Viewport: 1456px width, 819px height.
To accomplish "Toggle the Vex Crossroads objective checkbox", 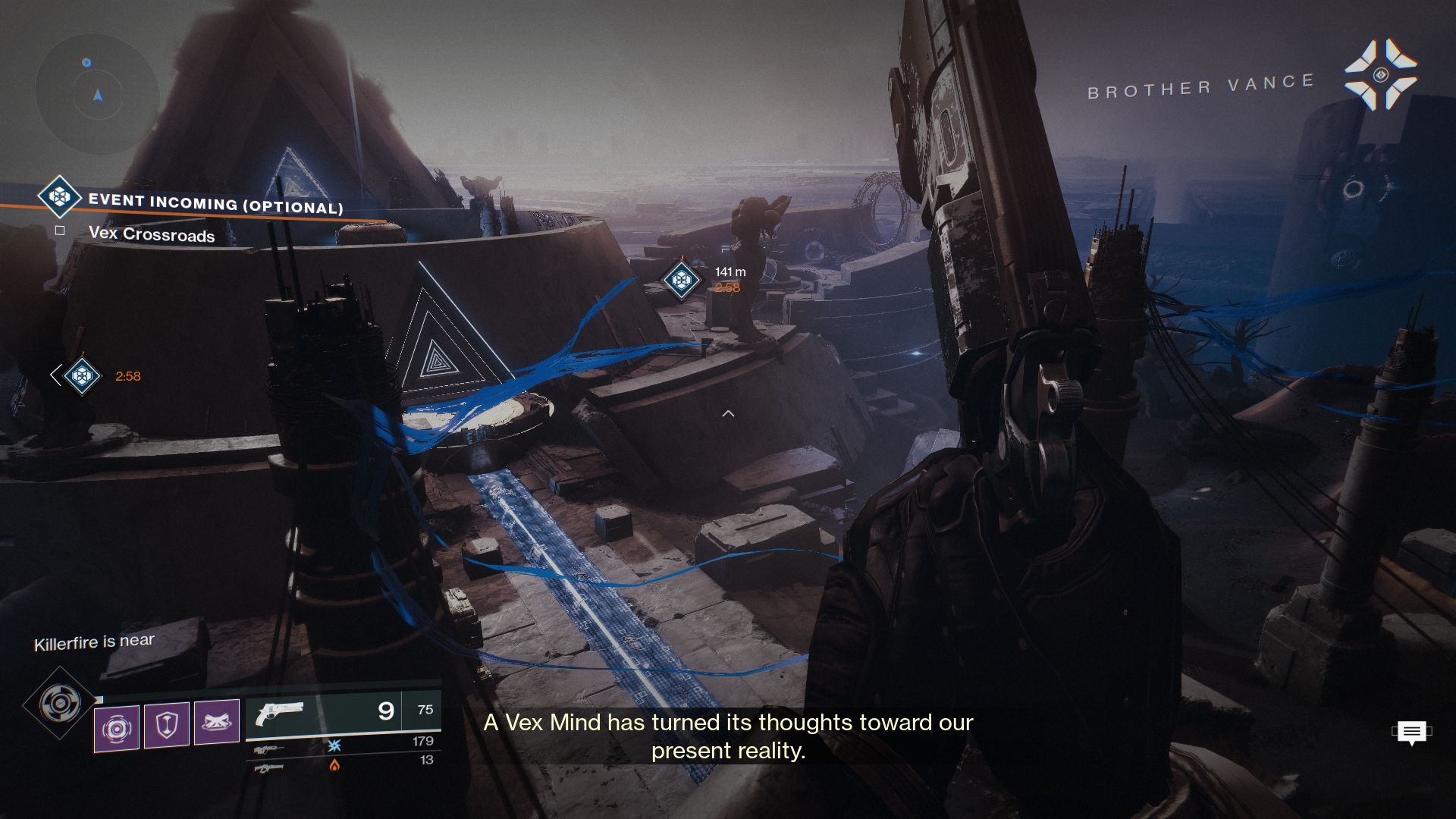I will (x=60, y=231).
